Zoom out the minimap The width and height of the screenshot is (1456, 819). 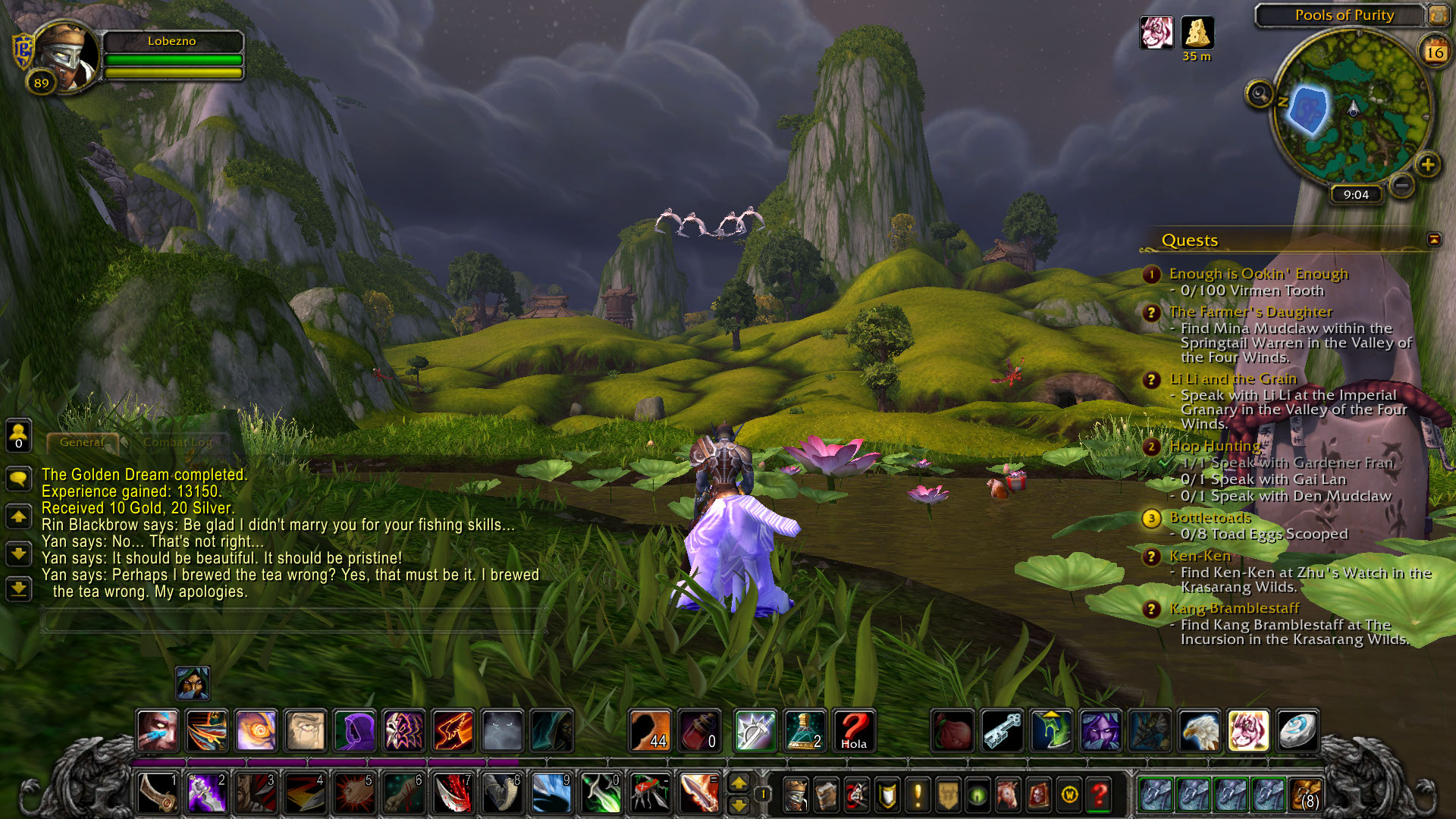click(x=1402, y=184)
